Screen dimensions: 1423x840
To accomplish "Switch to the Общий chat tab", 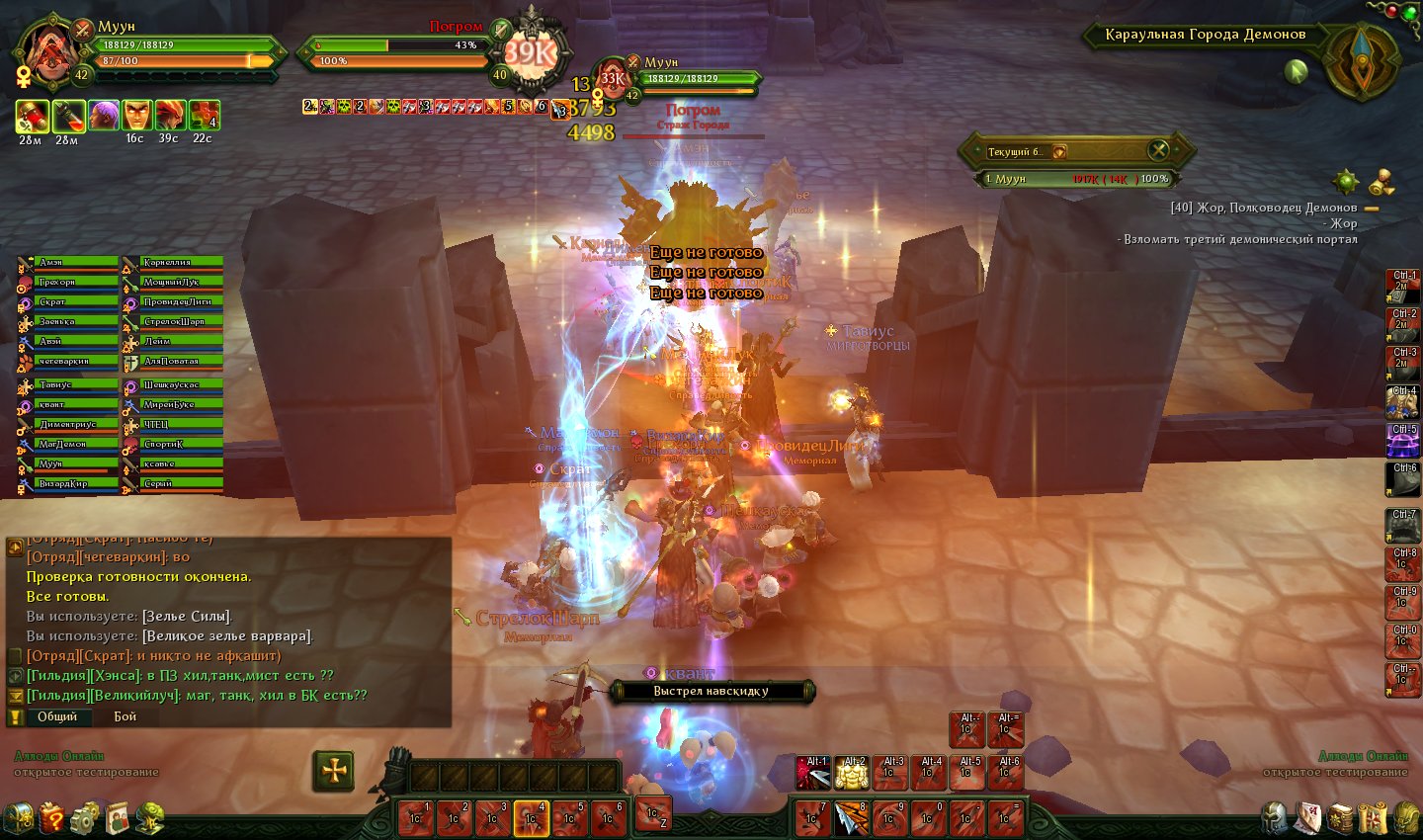I will point(57,716).
